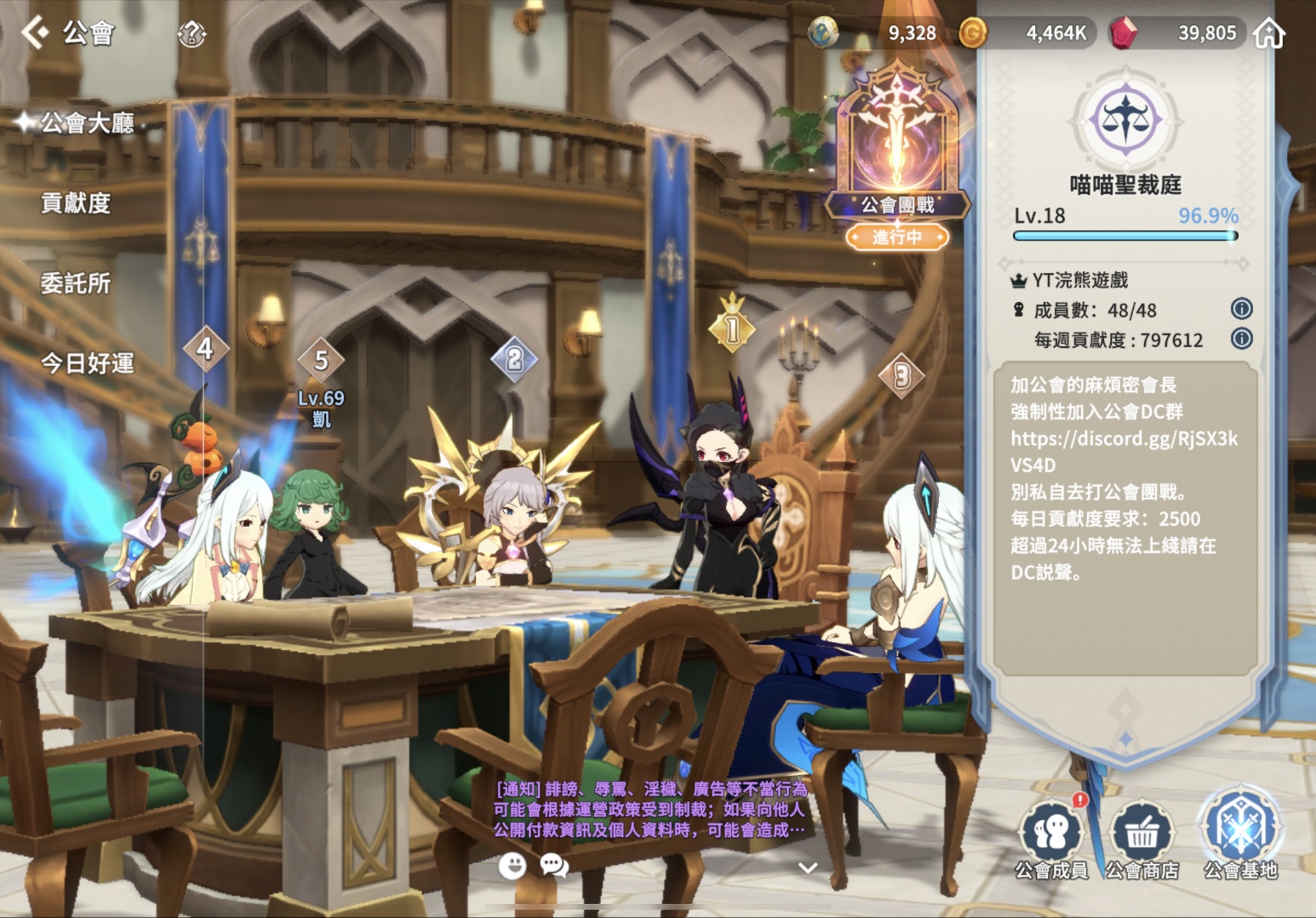Open the chat speech bubble icon
The height and width of the screenshot is (918, 1316).
554,865
